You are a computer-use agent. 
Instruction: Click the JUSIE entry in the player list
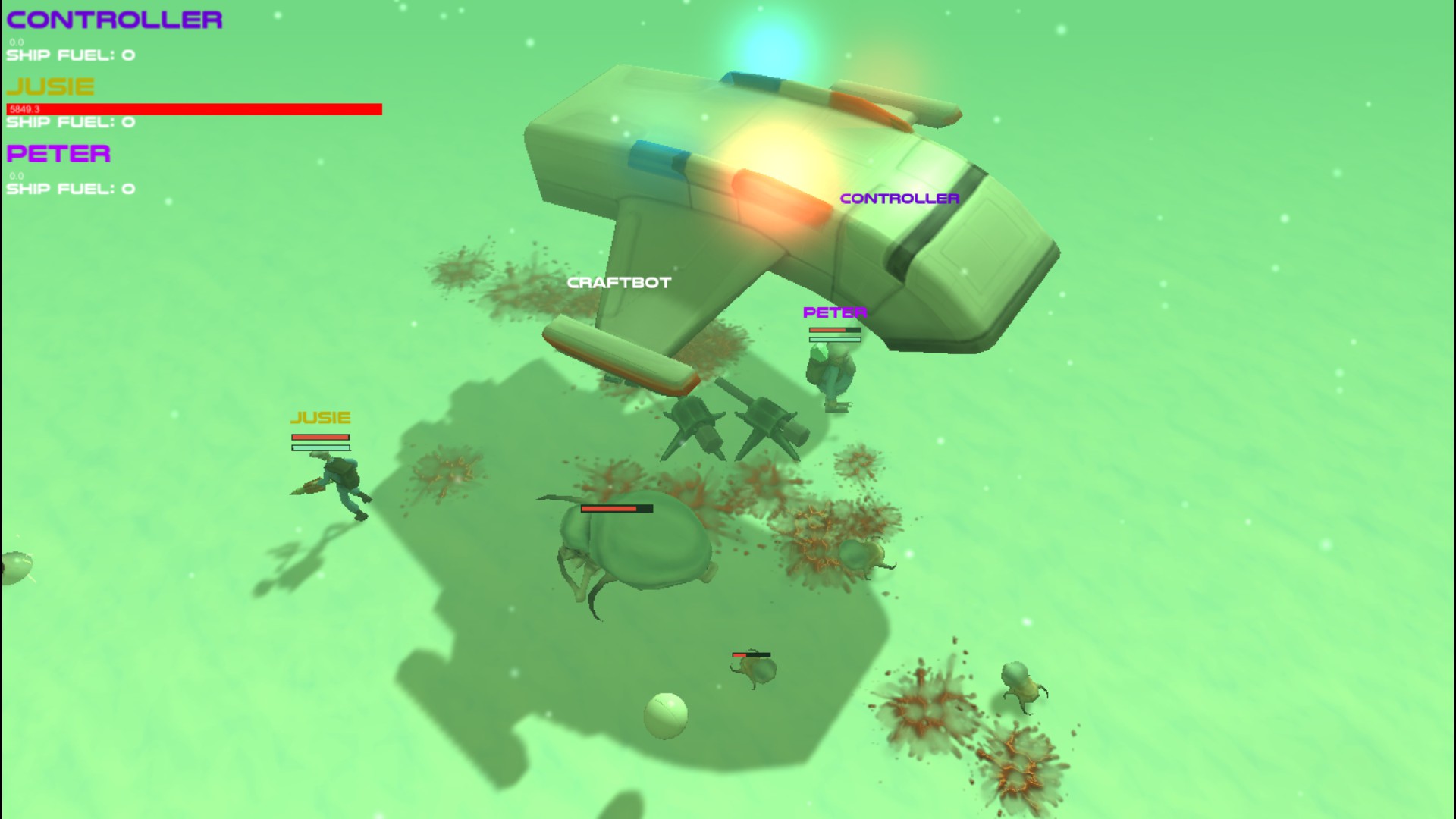(x=49, y=86)
